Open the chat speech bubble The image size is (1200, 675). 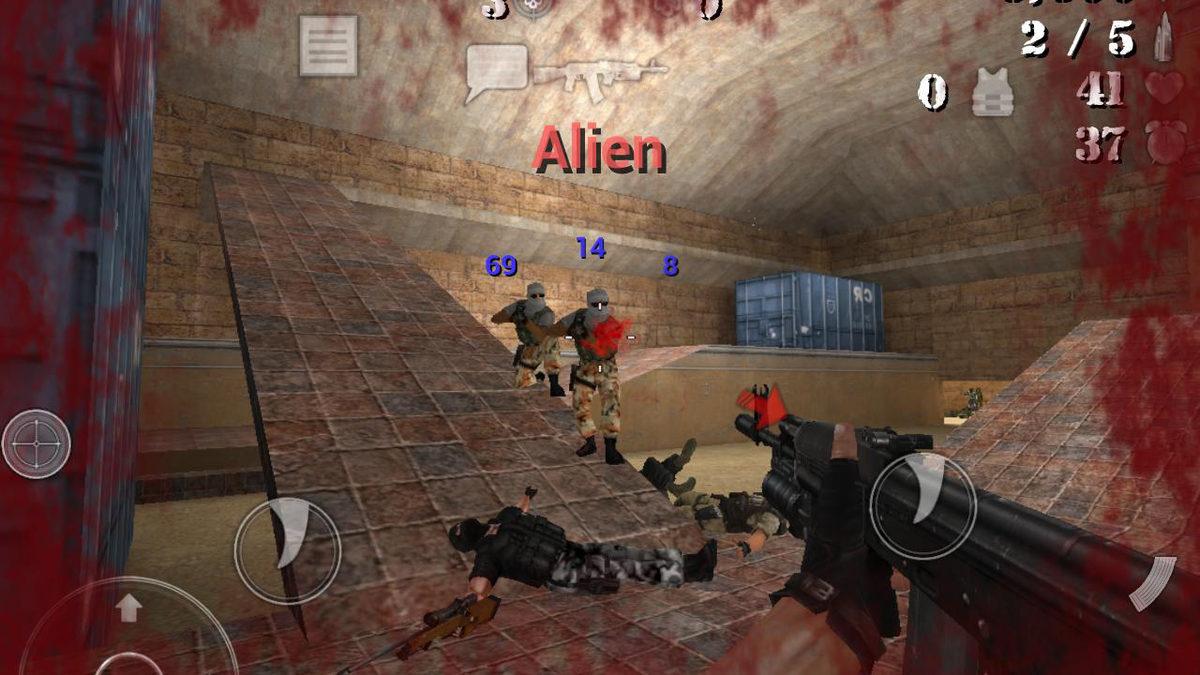pos(496,72)
